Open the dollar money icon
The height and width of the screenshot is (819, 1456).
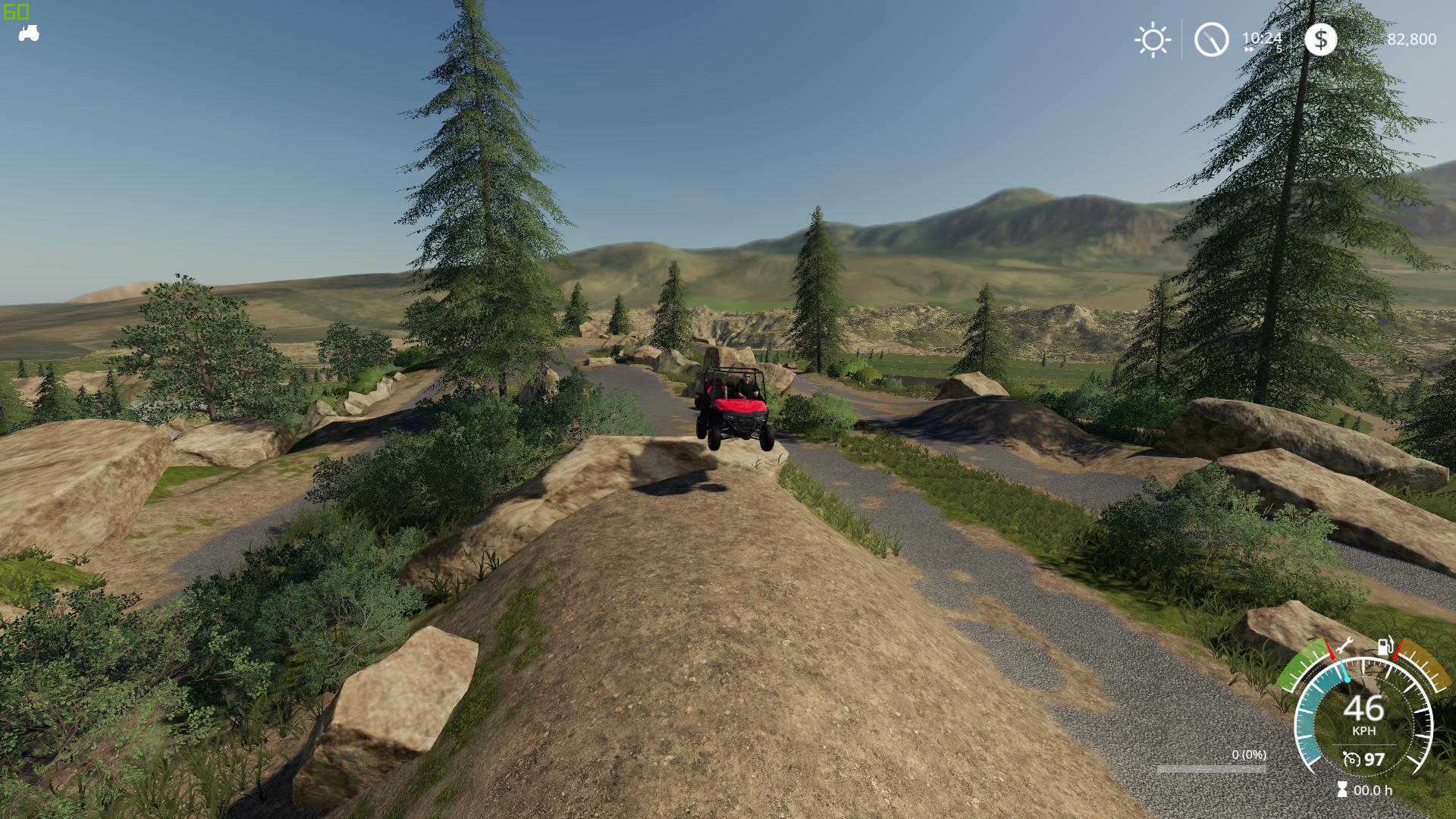click(1320, 39)
